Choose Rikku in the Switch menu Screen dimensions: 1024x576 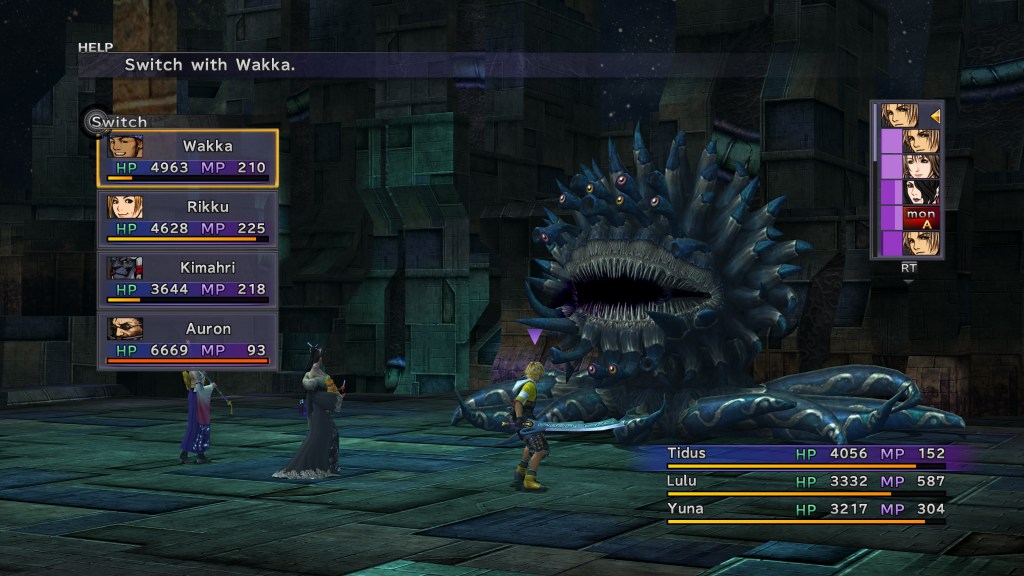coord(187,218)
